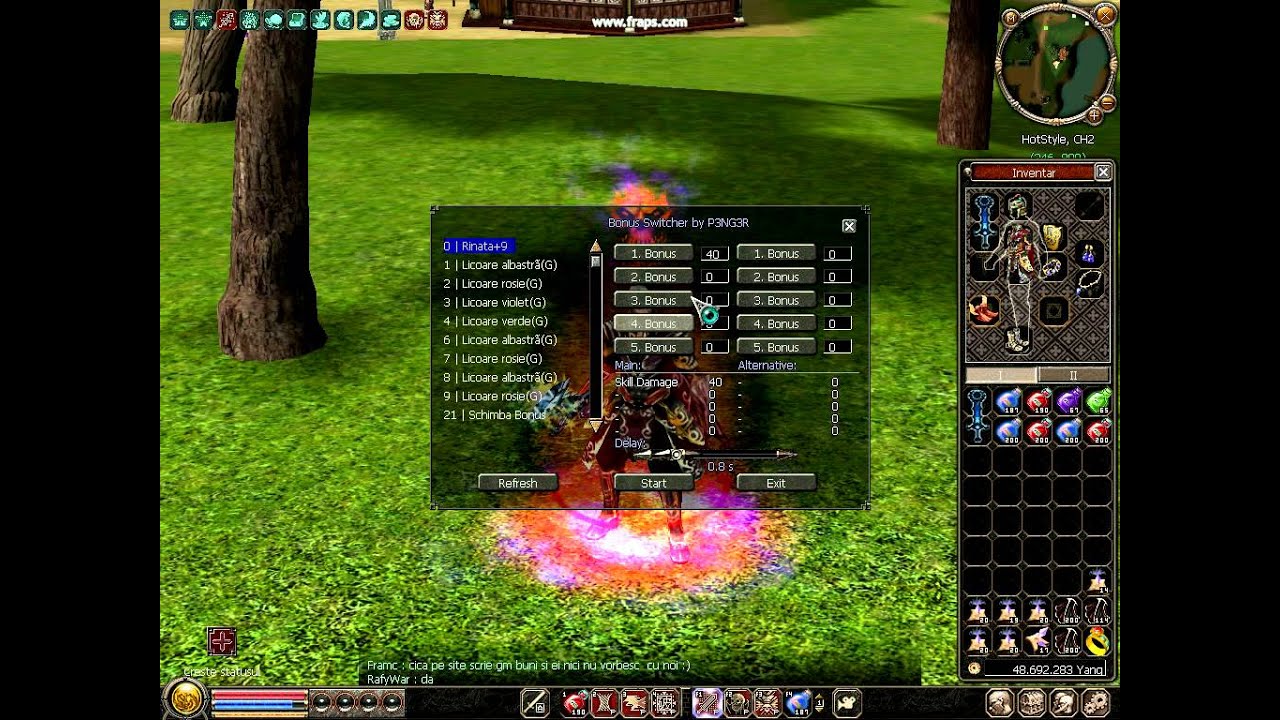Exit the Bonus Switcher dialog
The image size is (1280, 720).
[776, 483]
